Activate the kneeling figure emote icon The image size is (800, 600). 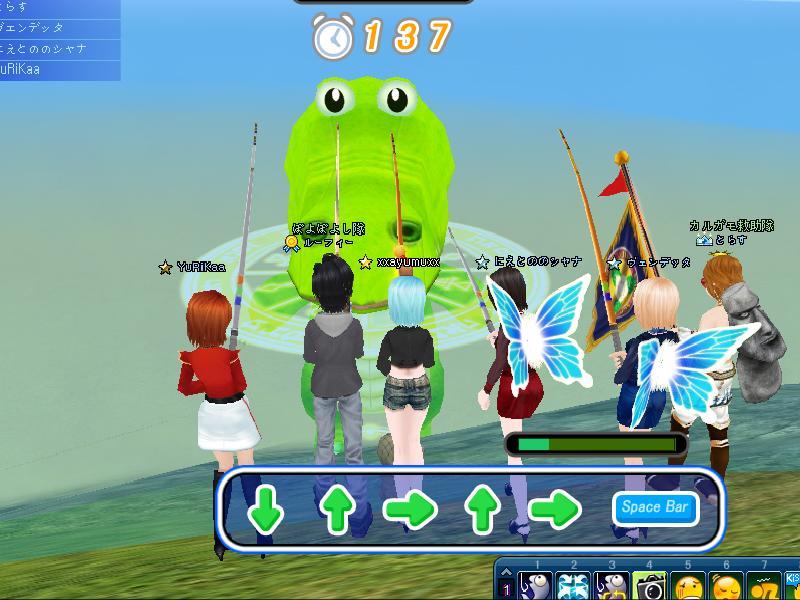click(x=764, y=585)
